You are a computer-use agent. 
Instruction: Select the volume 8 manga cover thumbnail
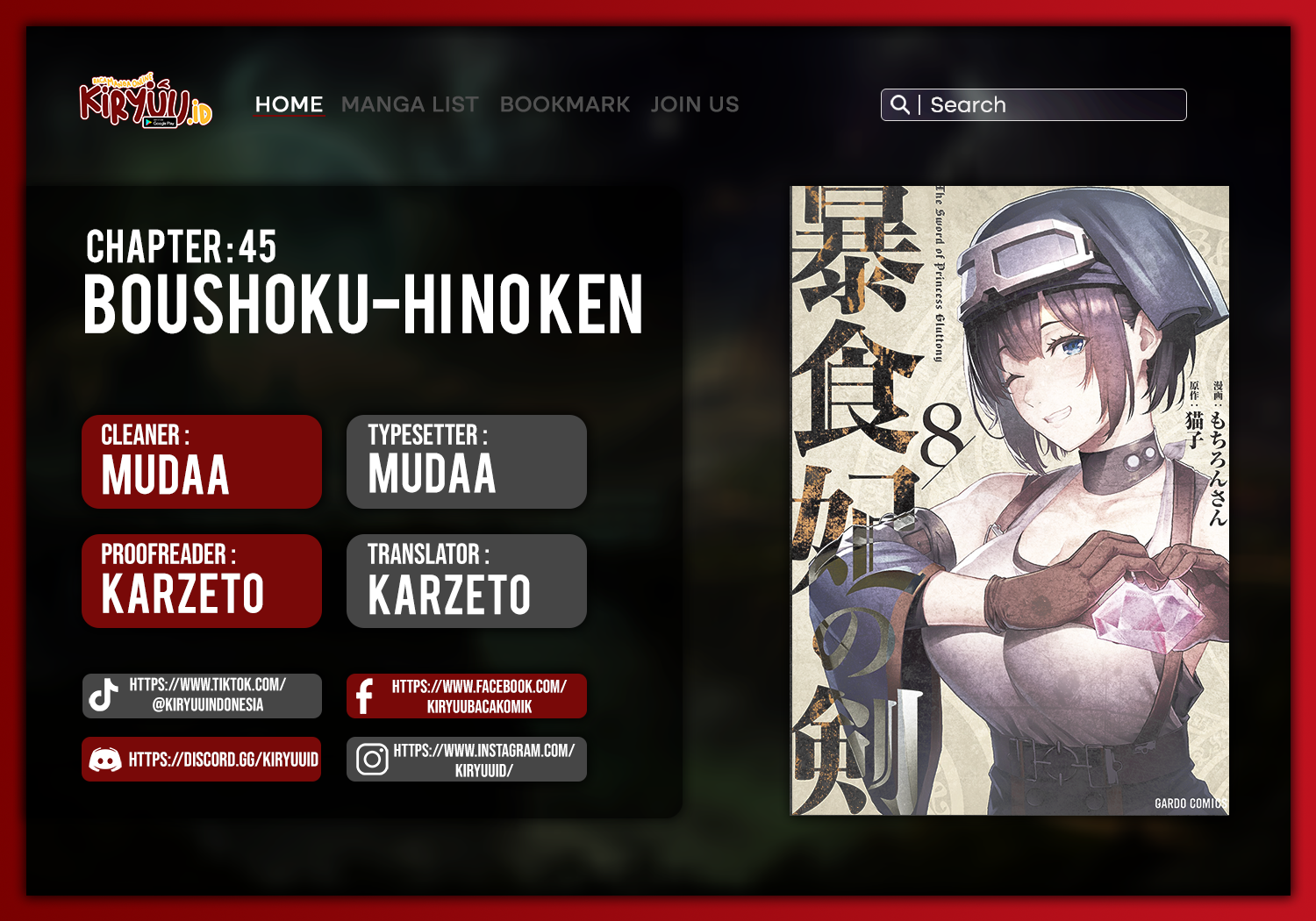pos(1009,500)
